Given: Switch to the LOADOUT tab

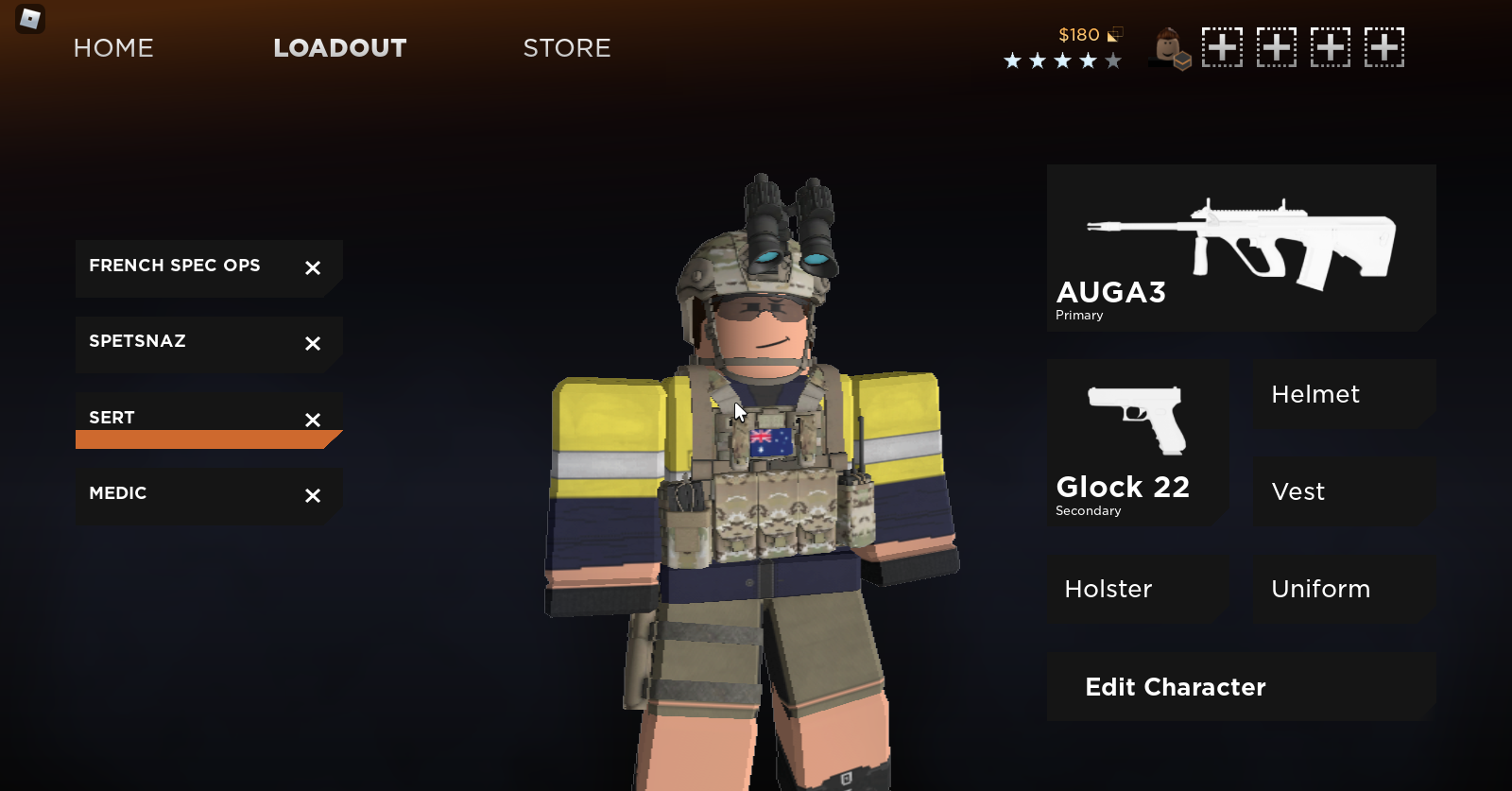Looking at the screenshot, I should pos(339,48).
